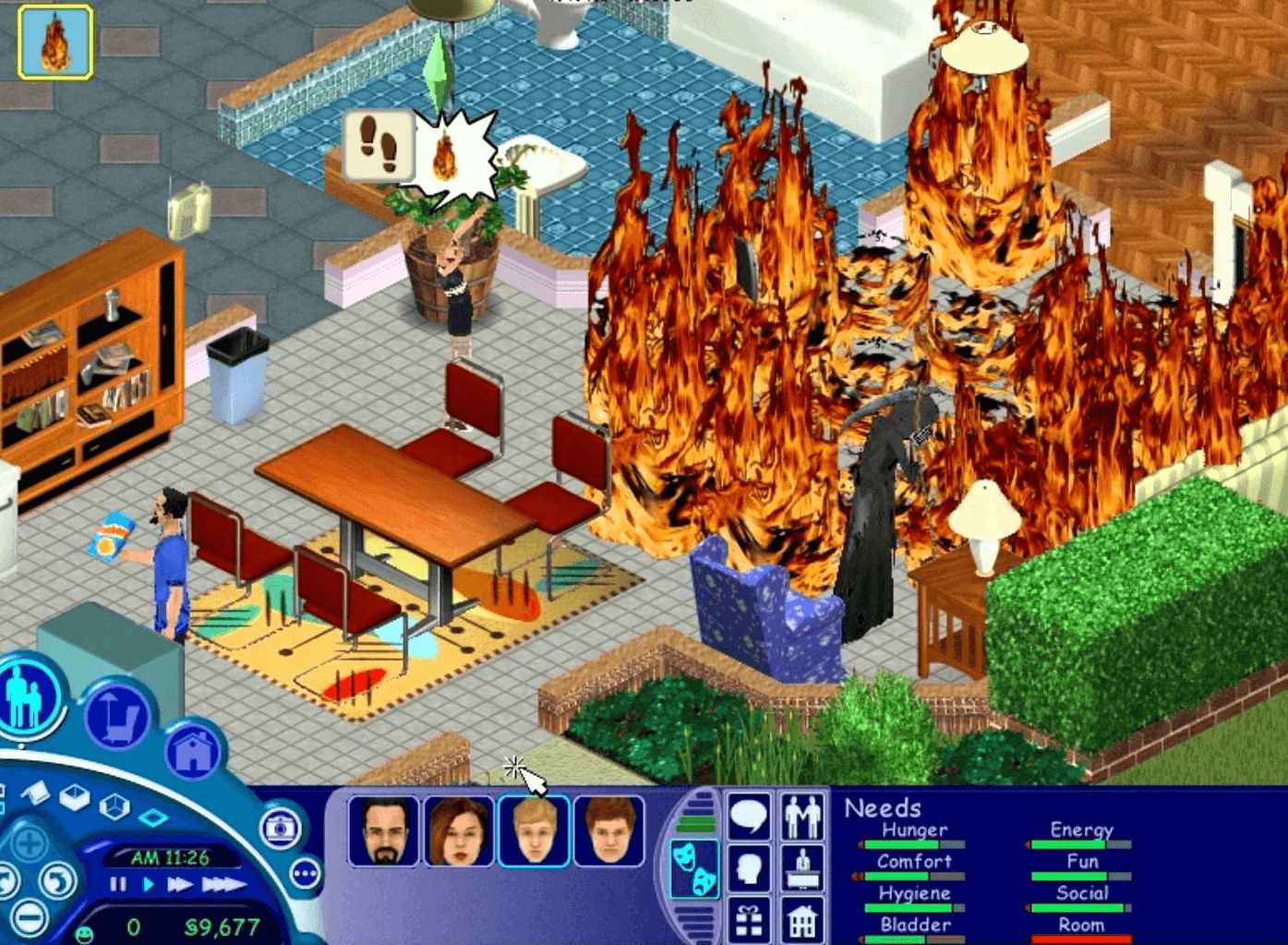Zoom out with the minus button
Image resolution: width=1288 pixels, height=945 pixels.
pyautogui.click(x=30, y=917)
